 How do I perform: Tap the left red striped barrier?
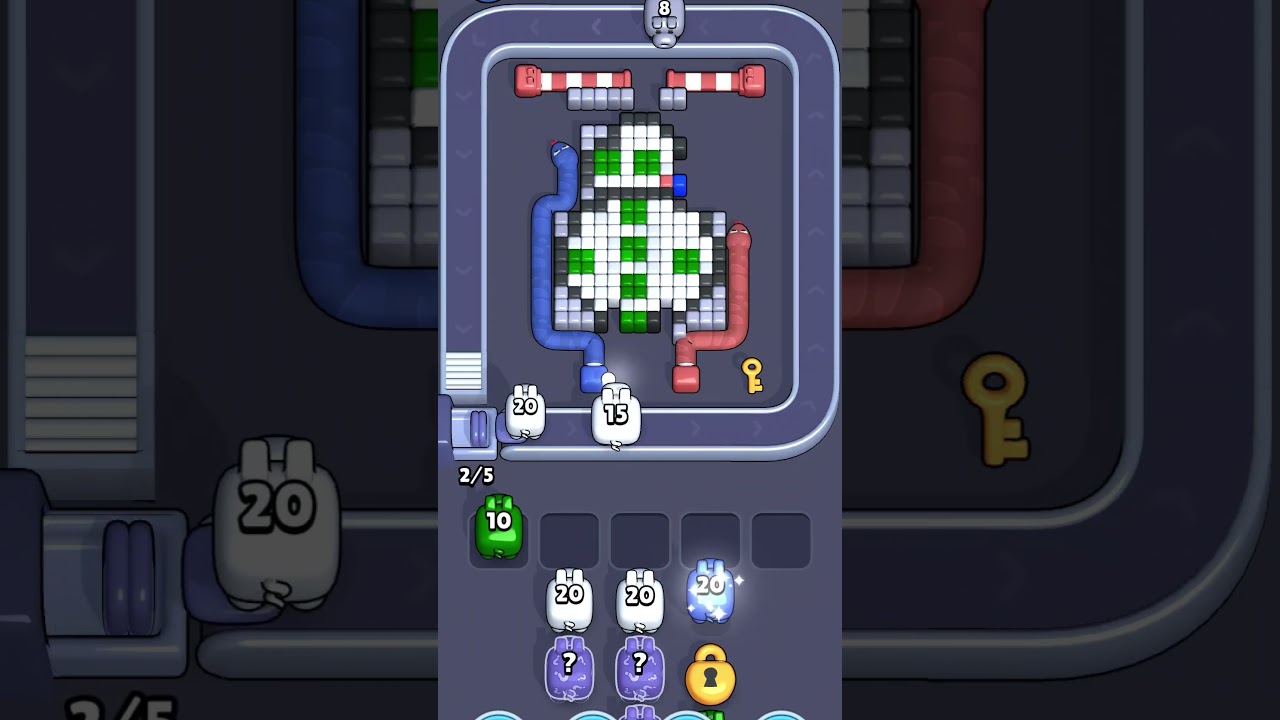click(572, 79)
